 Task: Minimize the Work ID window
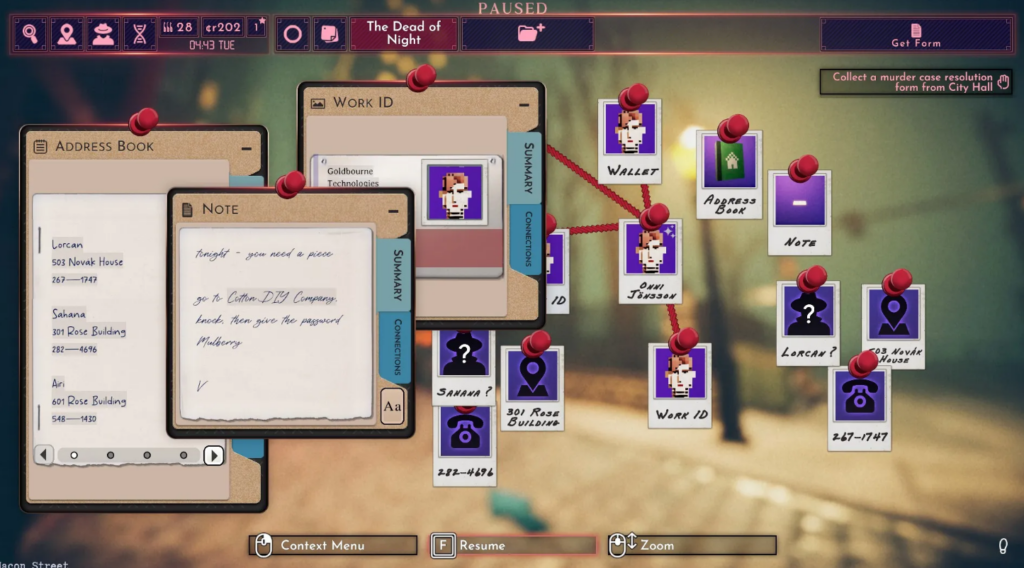(x=523, y=103)
